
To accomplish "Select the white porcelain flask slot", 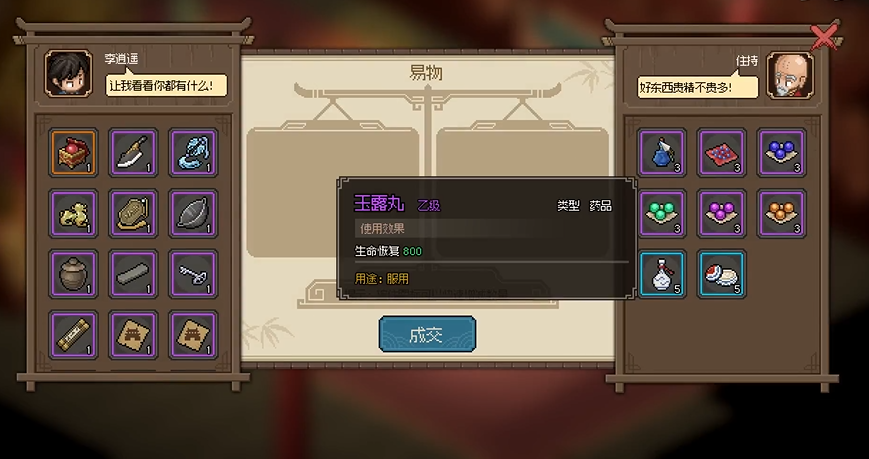I will point(662,273).
